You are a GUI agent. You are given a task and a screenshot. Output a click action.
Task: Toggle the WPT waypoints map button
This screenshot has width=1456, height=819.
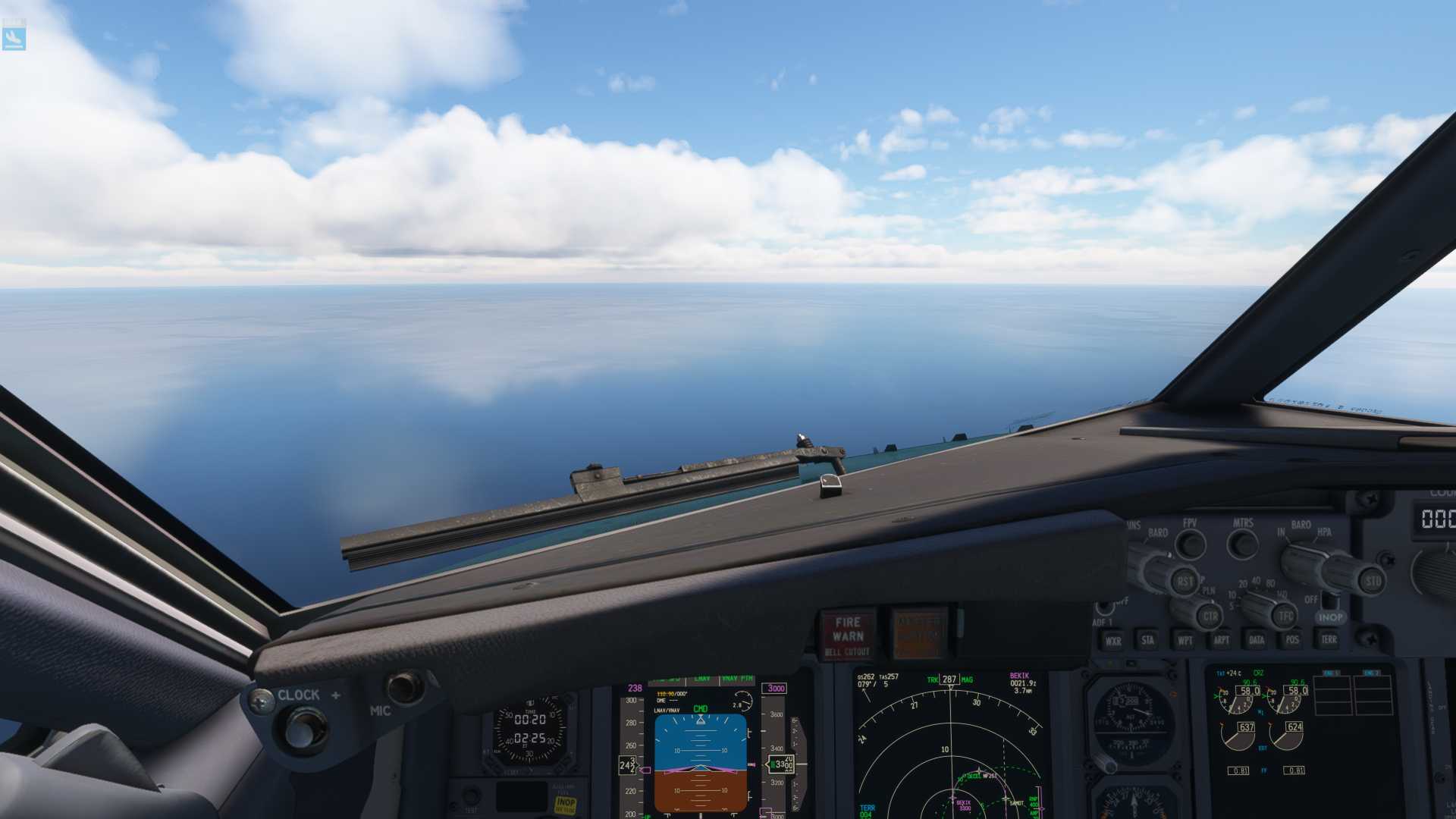(x=1185, y=640)
